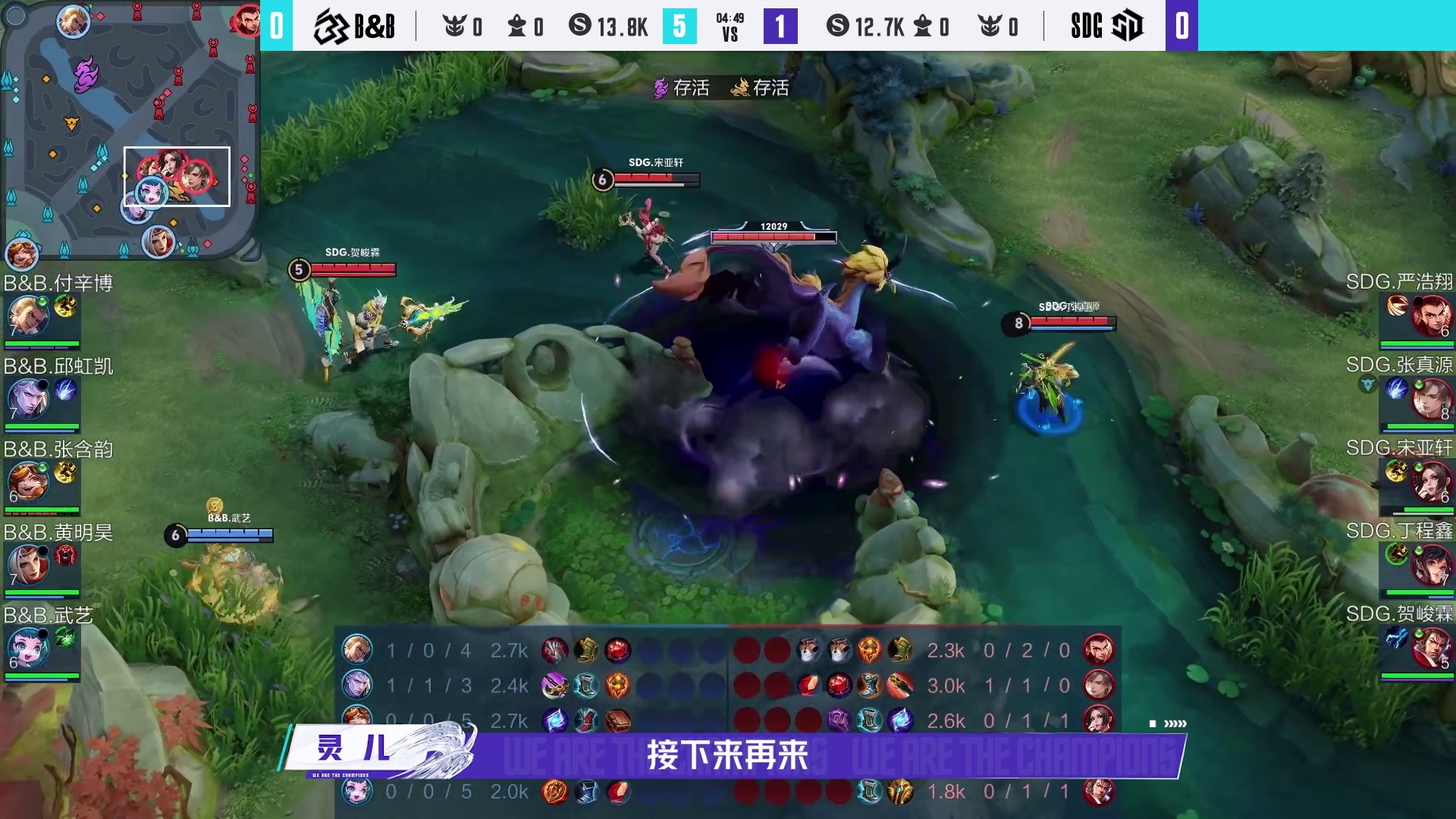Select the 0/2/0 scoreboard row hero avatar
The width and height of the screenshot is (1456, 819).
click(1098, 650)
